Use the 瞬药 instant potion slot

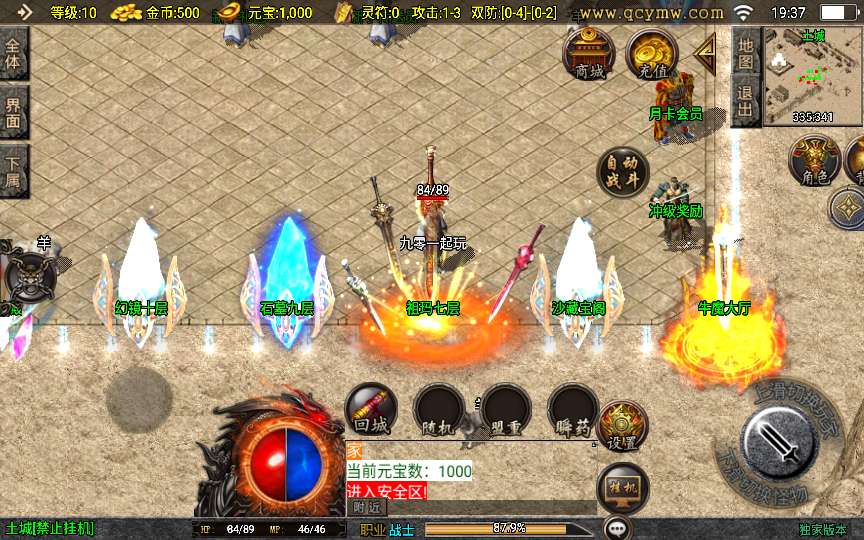[x=573, y=411]
